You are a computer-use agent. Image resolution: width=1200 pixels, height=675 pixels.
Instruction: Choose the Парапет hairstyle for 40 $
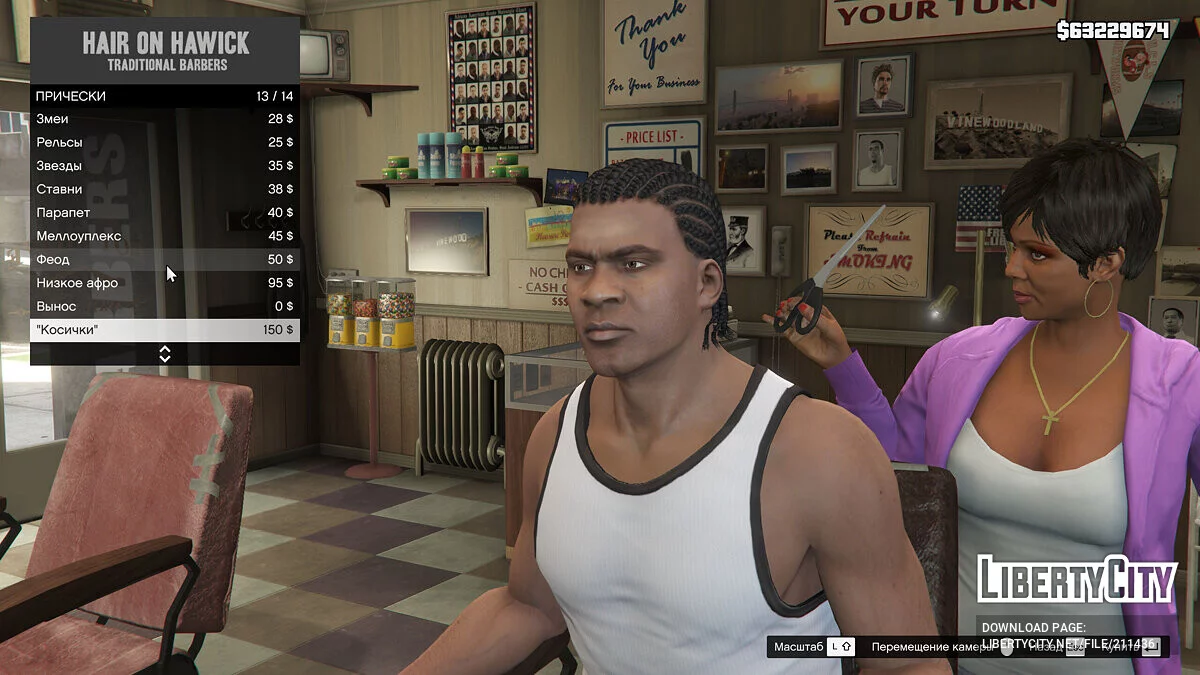(164, 213)
